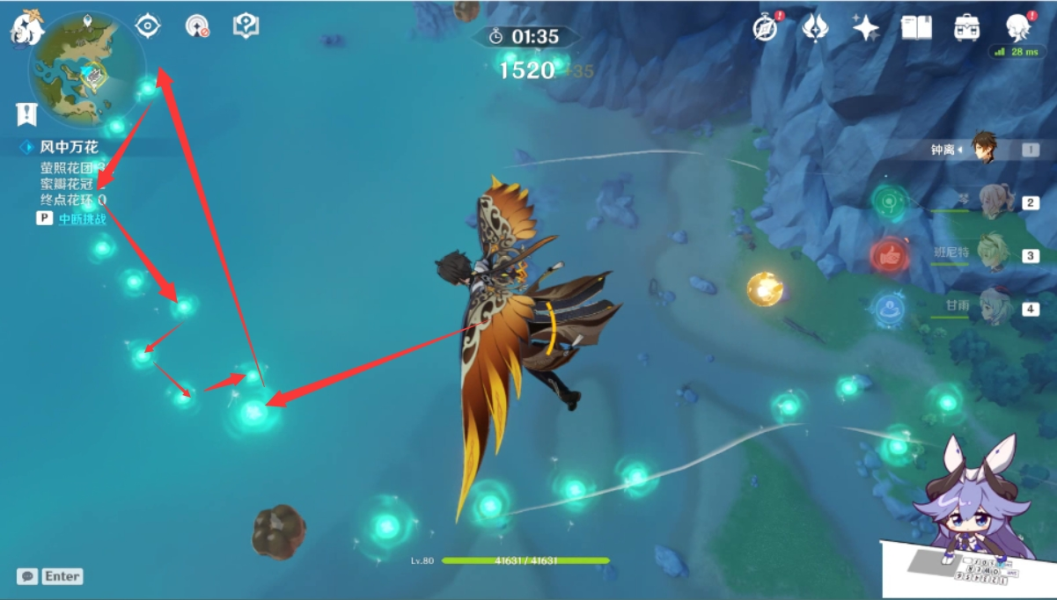This screenshot has height=600, width=1057.
Task: Open the adventurer handbook book icon
Action: point(916,28)
